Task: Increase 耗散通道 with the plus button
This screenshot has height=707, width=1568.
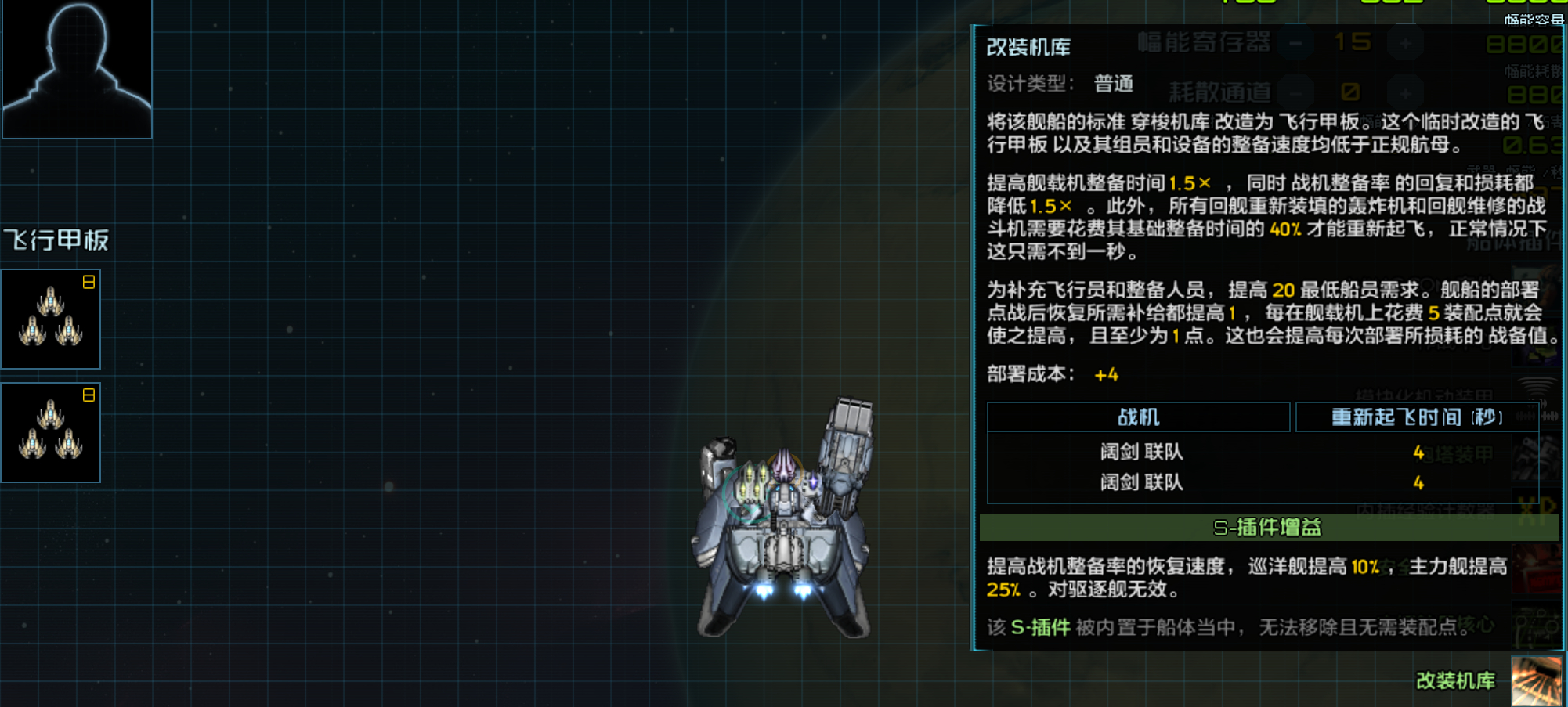Action: click(1404, 94)
